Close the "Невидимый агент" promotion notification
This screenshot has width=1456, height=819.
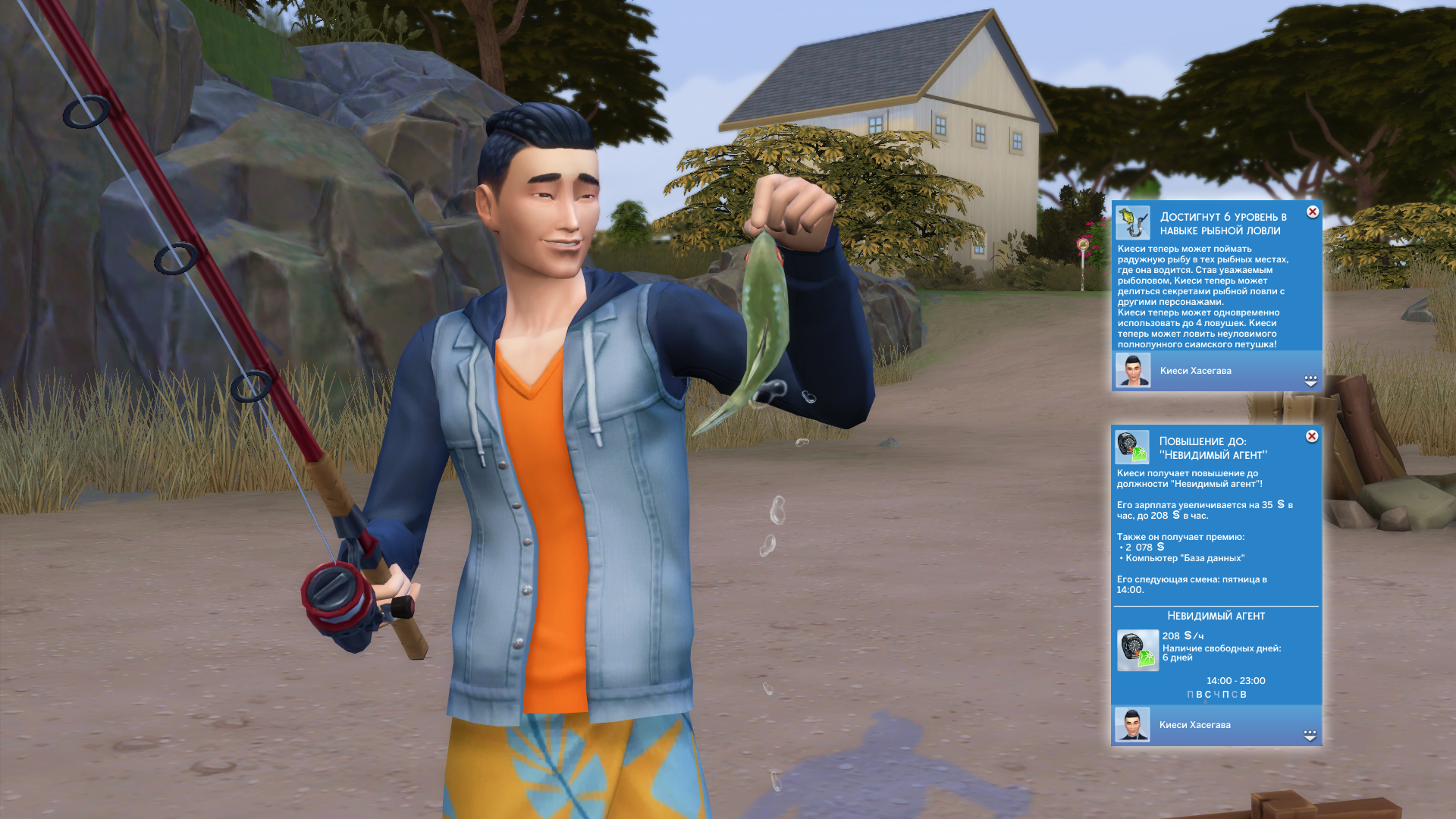tap(1312, 436)
